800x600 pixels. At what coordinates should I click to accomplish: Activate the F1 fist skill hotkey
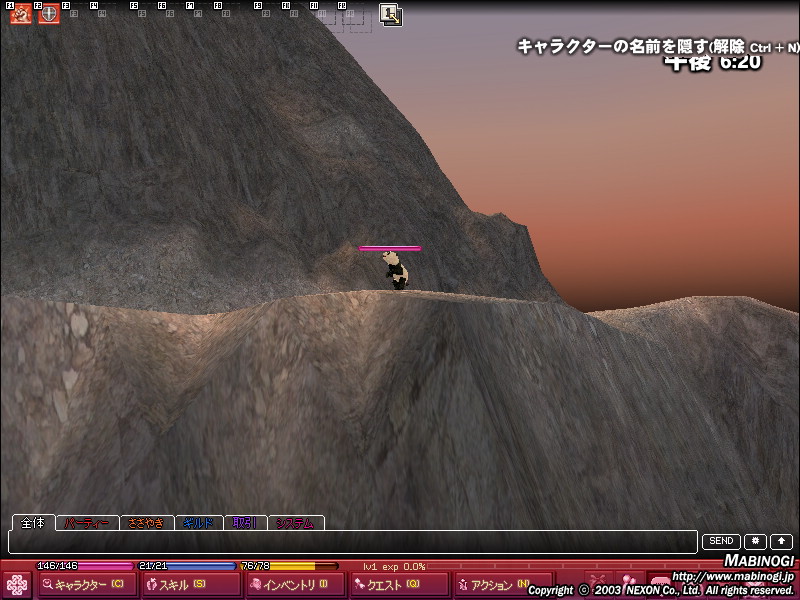pos(21,14)
